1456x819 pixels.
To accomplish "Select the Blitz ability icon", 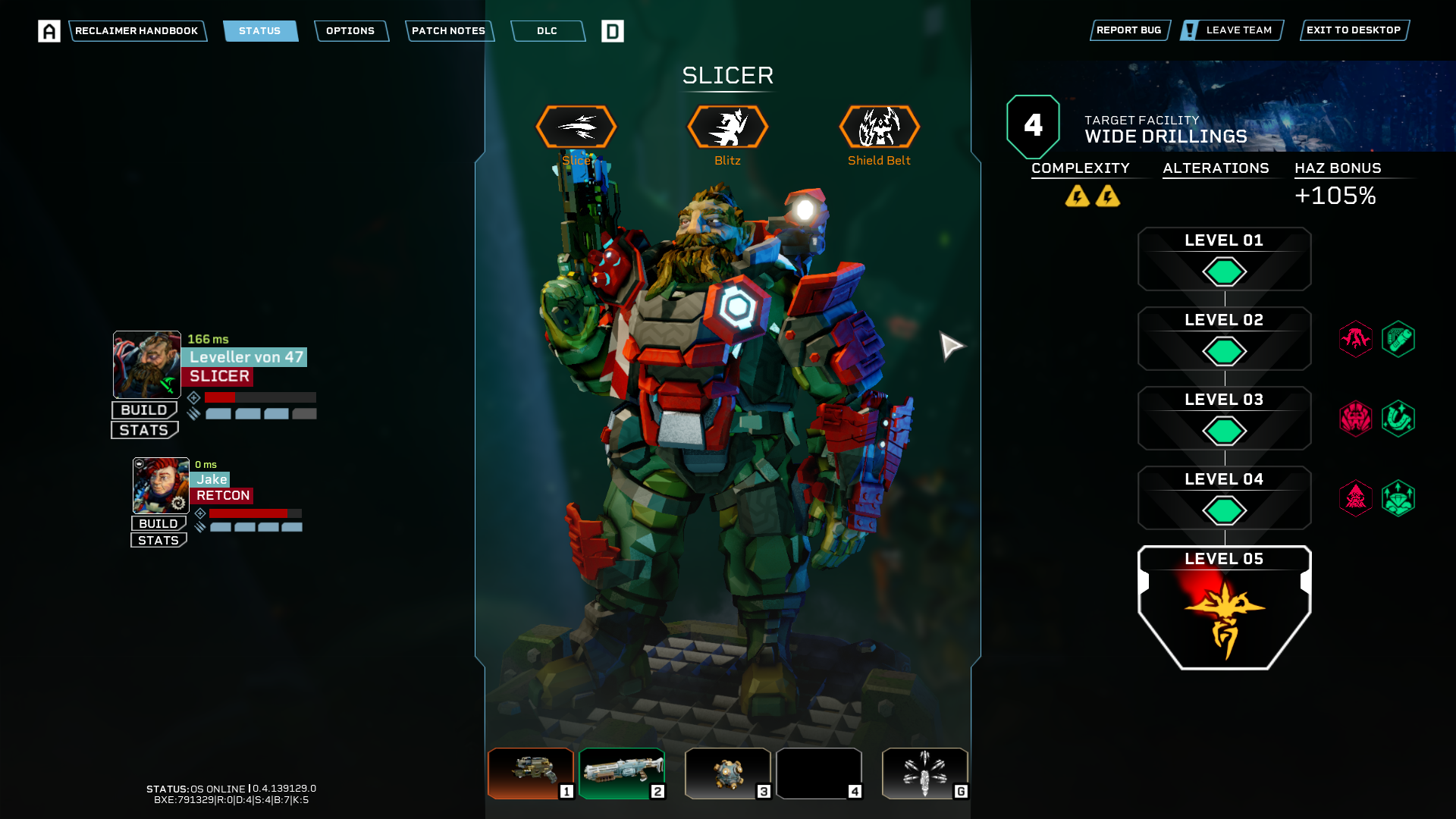I will tap(727, 127).
